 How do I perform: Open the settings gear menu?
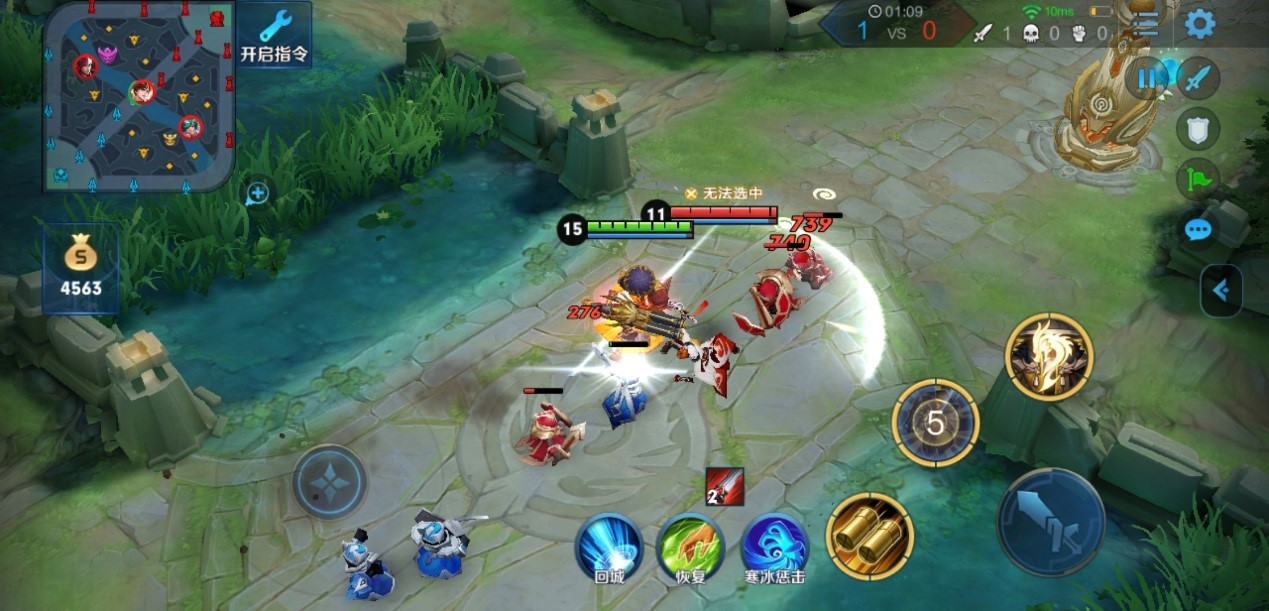(1199, 25)
